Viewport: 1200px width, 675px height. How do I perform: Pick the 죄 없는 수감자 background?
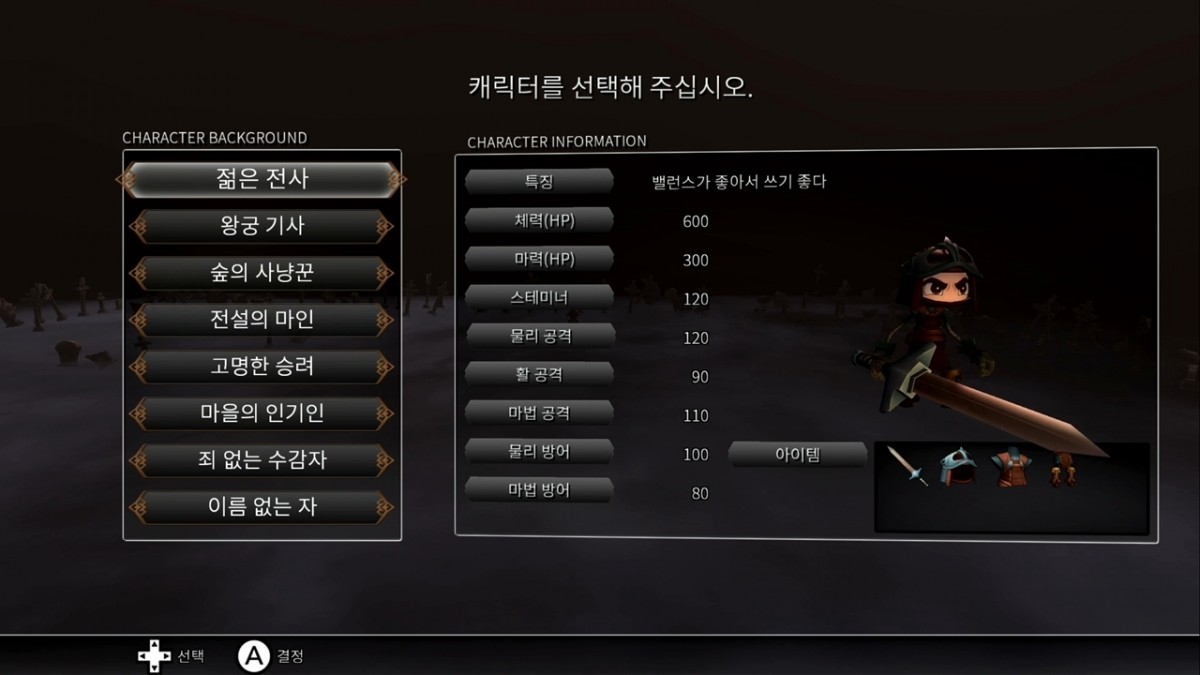(x=262, y=460)
